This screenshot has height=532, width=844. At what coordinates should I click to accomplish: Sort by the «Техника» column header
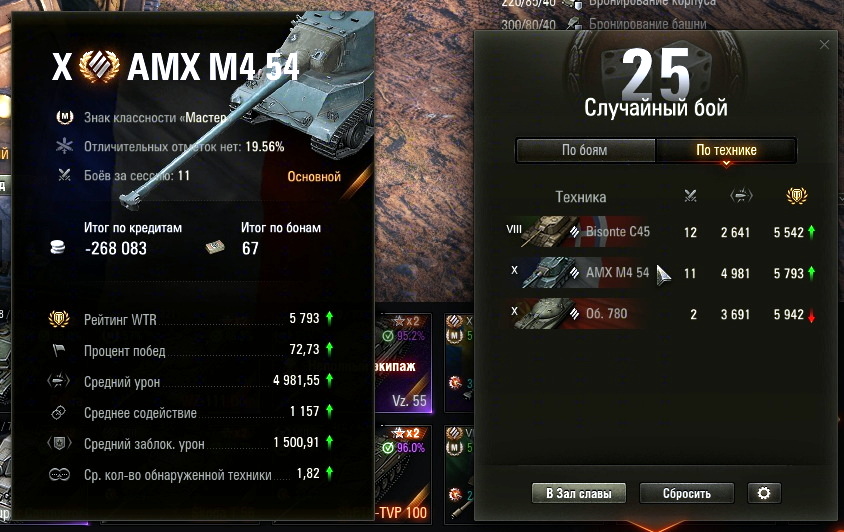tap(580, 197)
